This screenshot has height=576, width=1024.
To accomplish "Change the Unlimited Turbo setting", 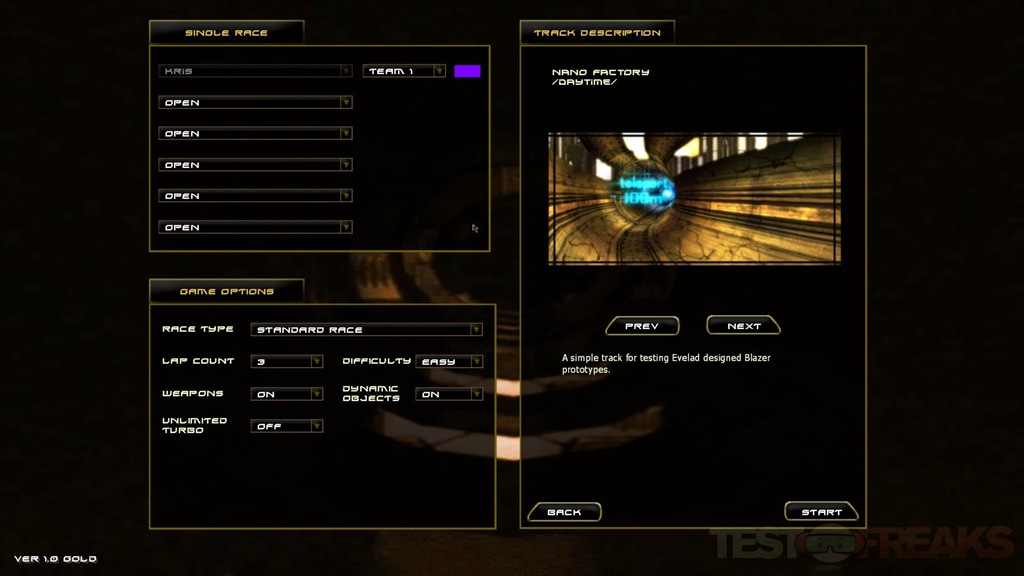I will tap(287, 426).
